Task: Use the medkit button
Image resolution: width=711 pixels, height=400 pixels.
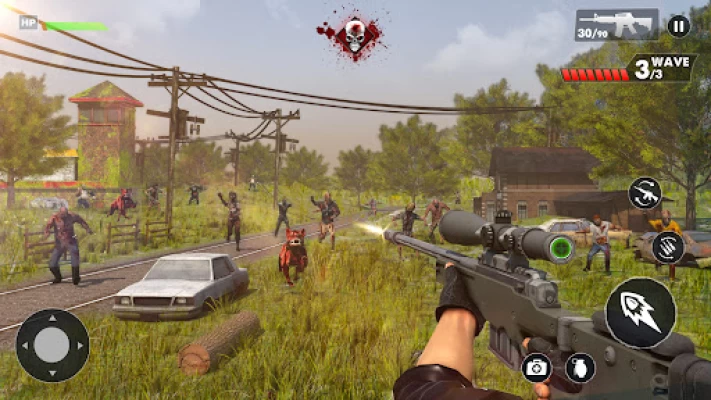Action: coord(537,367)
